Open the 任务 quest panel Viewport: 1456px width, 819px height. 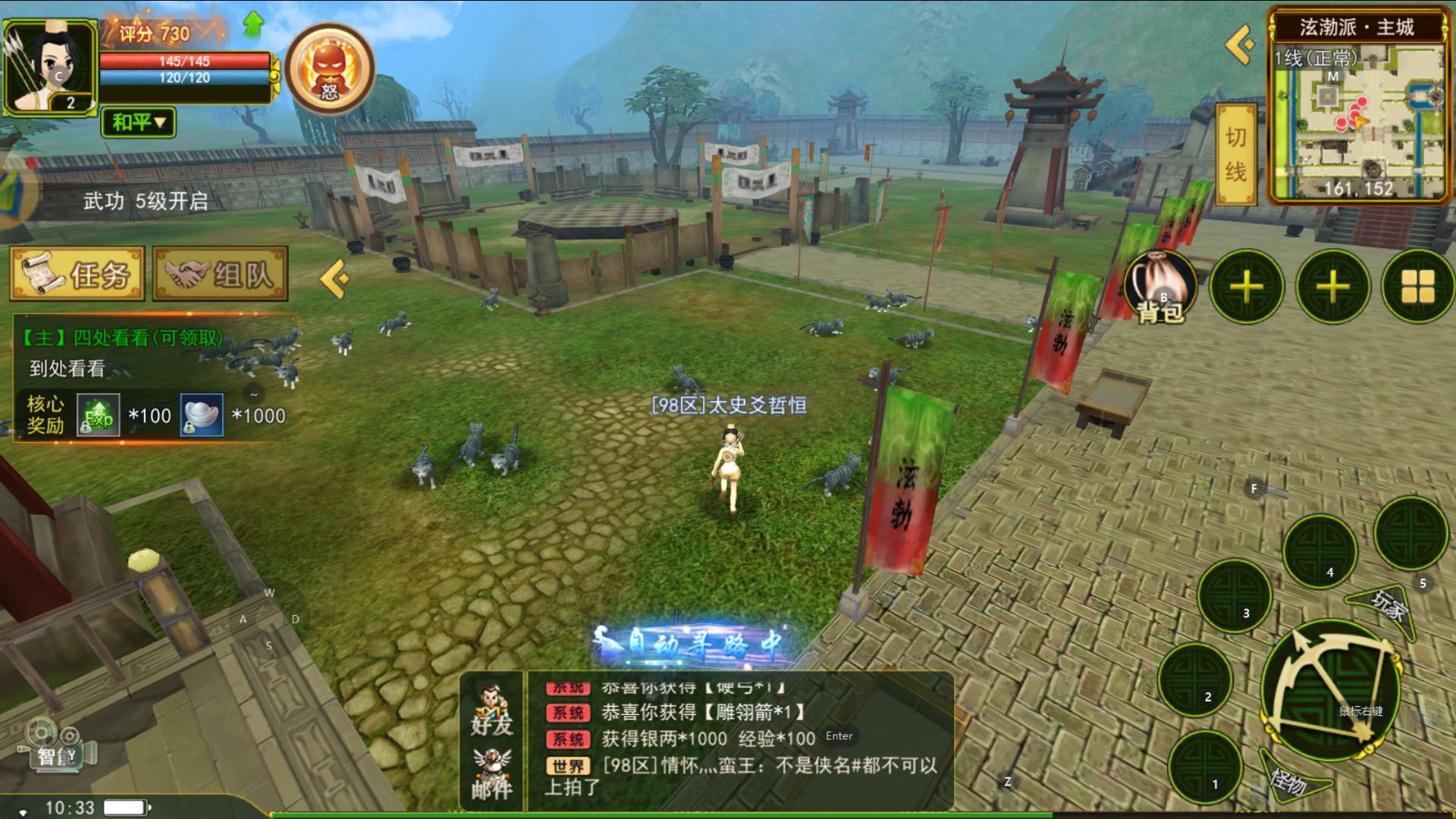click(x=77, y=274)
